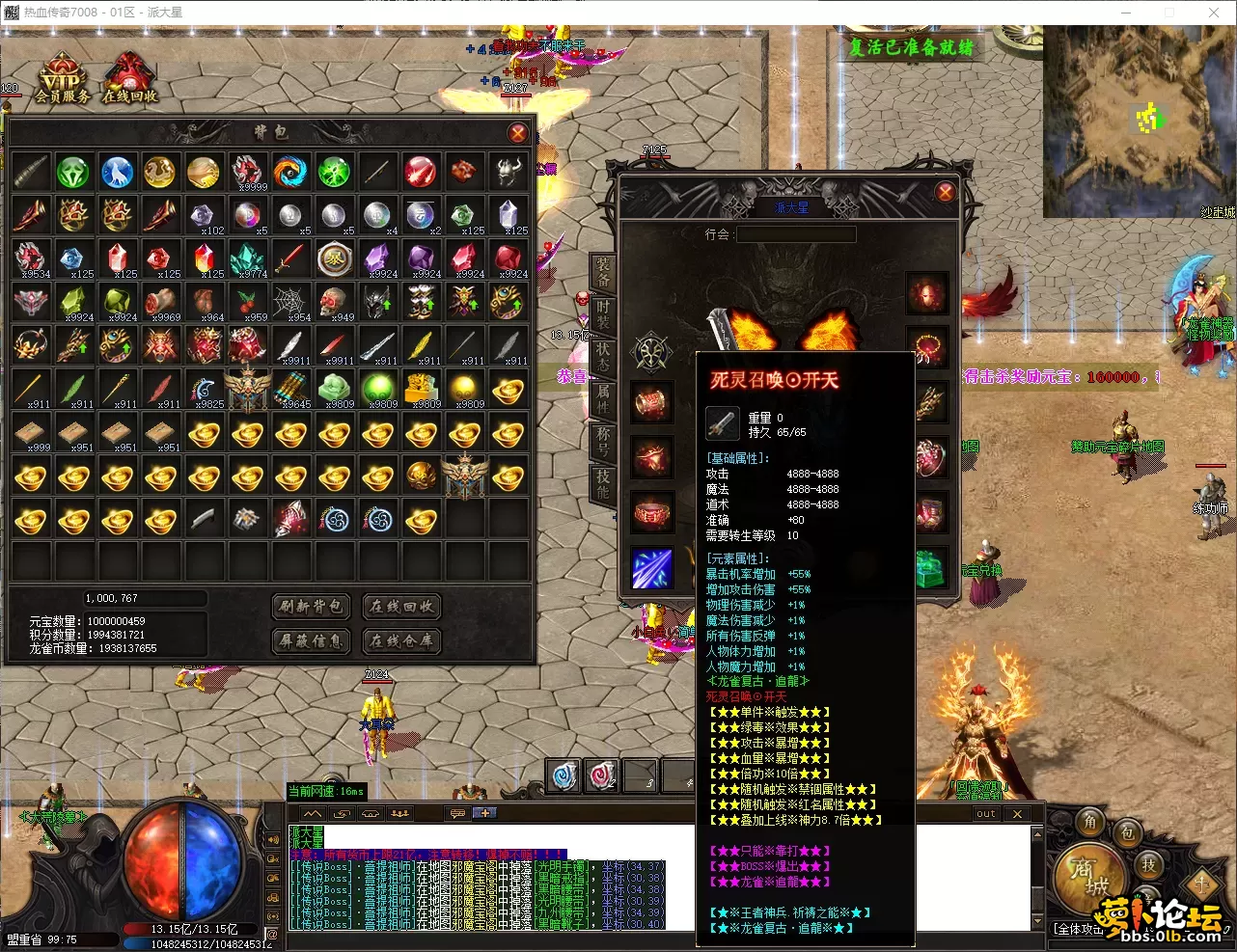
Task: Close the character equipment panel
Action: (946, 192)
